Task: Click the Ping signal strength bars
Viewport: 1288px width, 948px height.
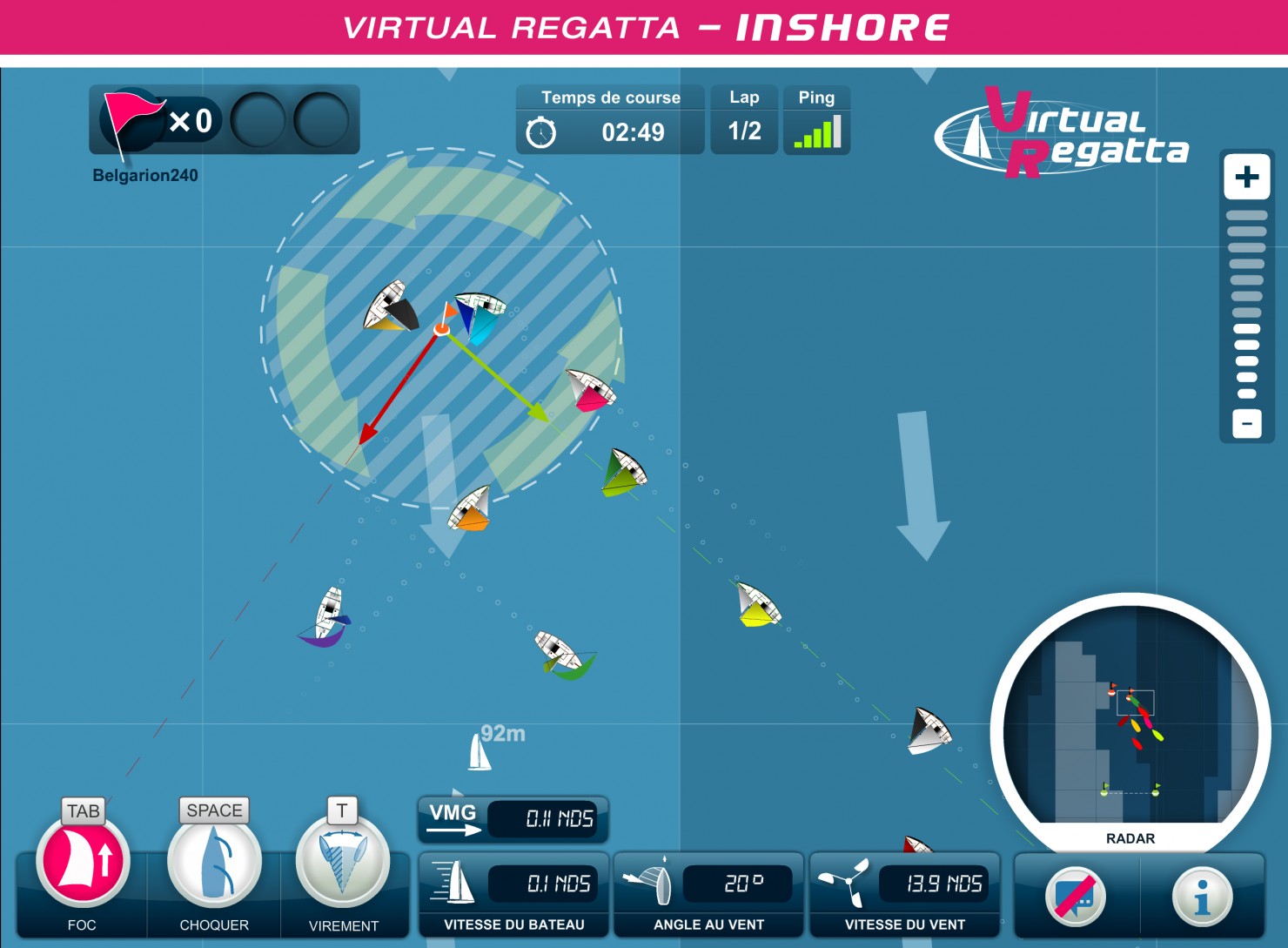Action: [816, 132]
